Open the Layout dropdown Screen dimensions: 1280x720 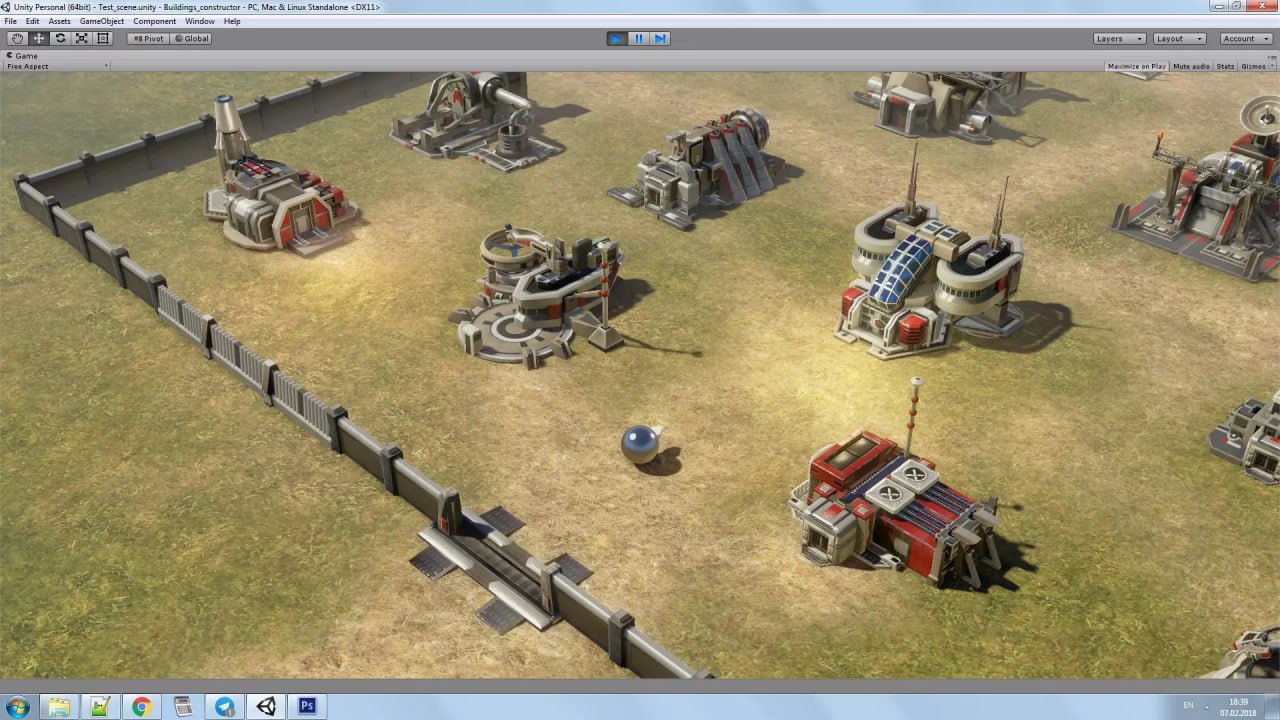click(1178, 38)
